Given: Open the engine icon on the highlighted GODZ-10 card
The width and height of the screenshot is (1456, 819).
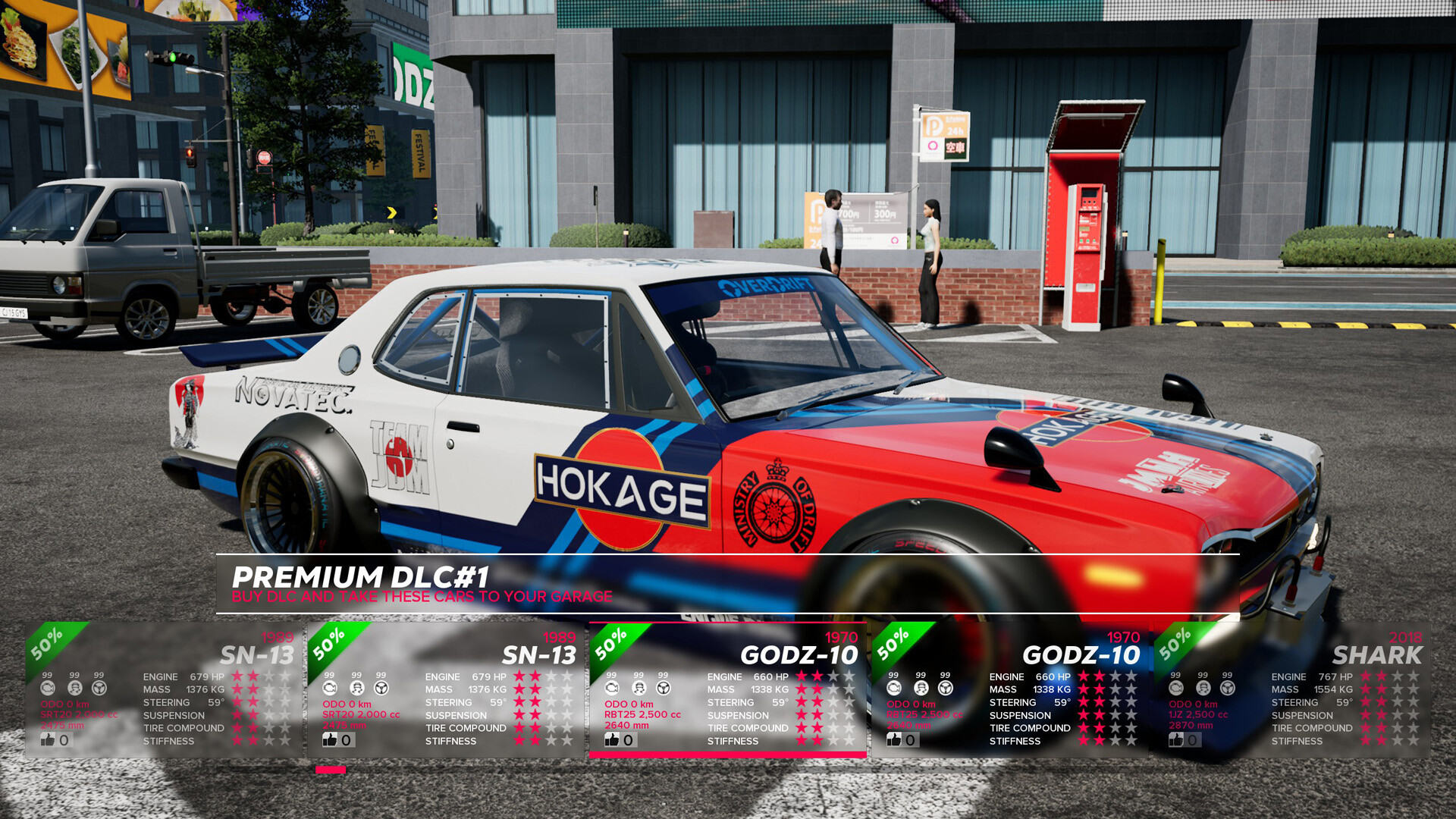Looking at the screenshot, I should pos(611,687).
